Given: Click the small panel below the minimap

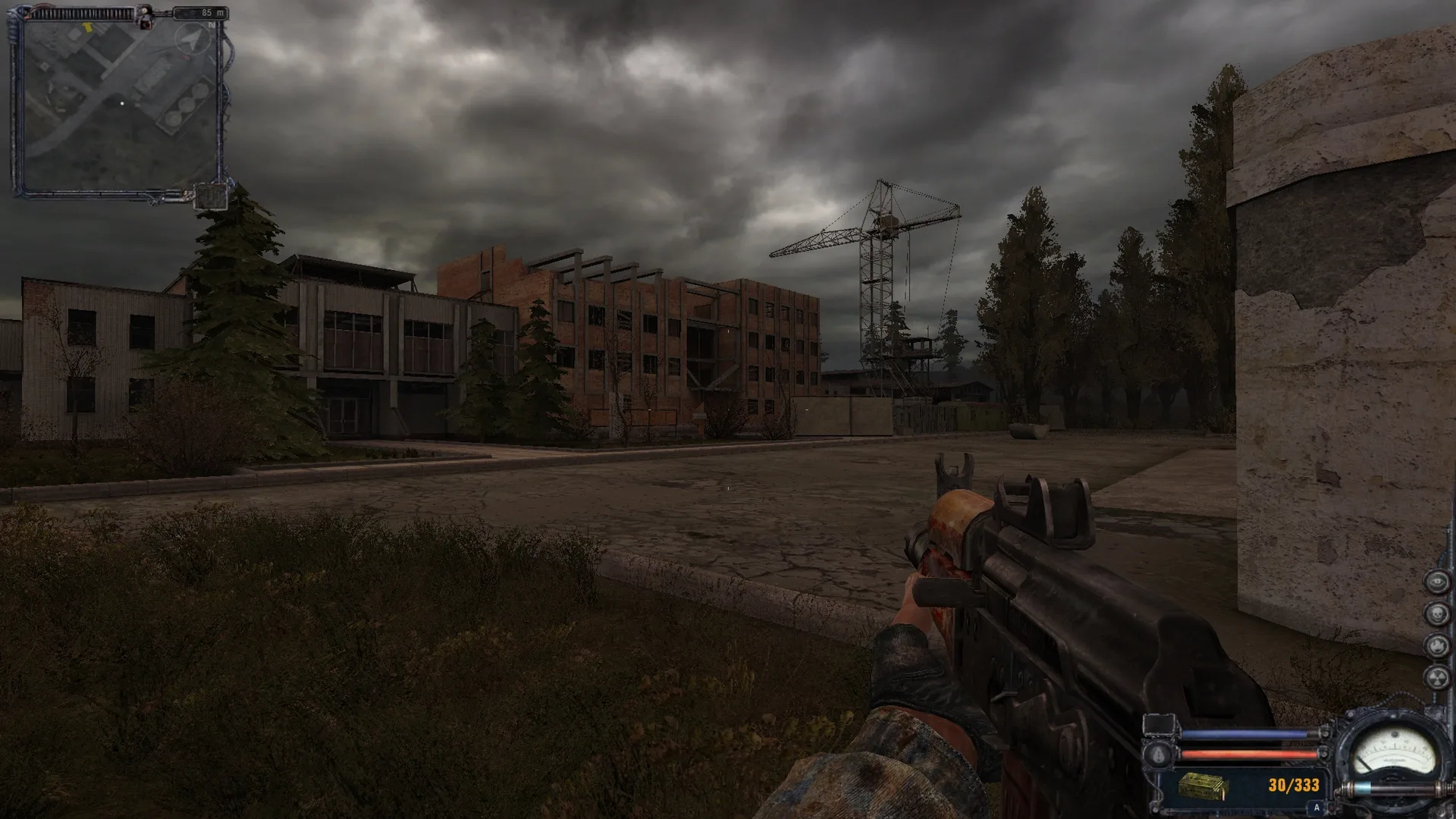Looking at the screenshot, I should (x=211, y=198).
